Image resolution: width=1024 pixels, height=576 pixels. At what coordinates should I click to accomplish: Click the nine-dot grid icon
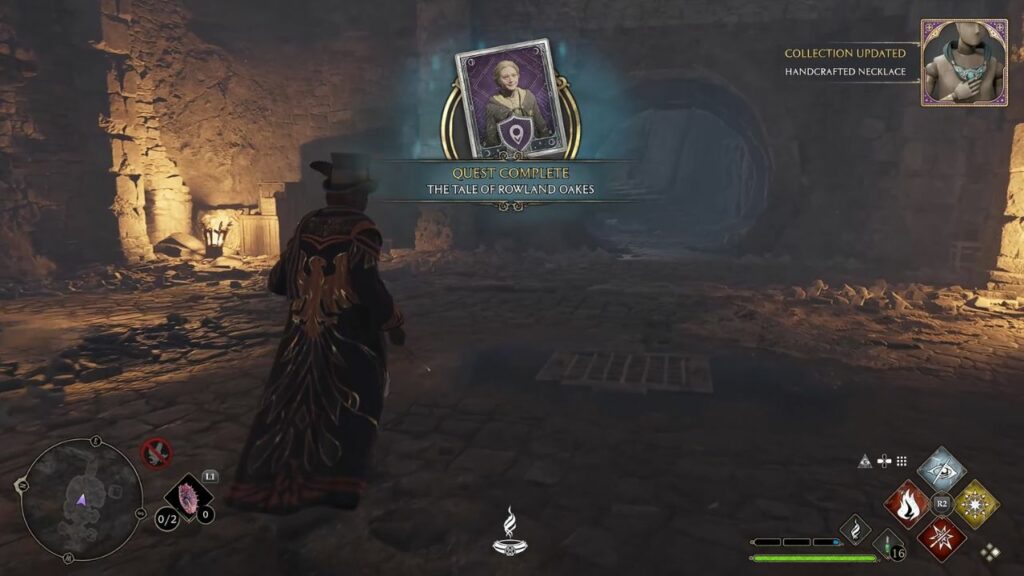(x=901, y=461)
